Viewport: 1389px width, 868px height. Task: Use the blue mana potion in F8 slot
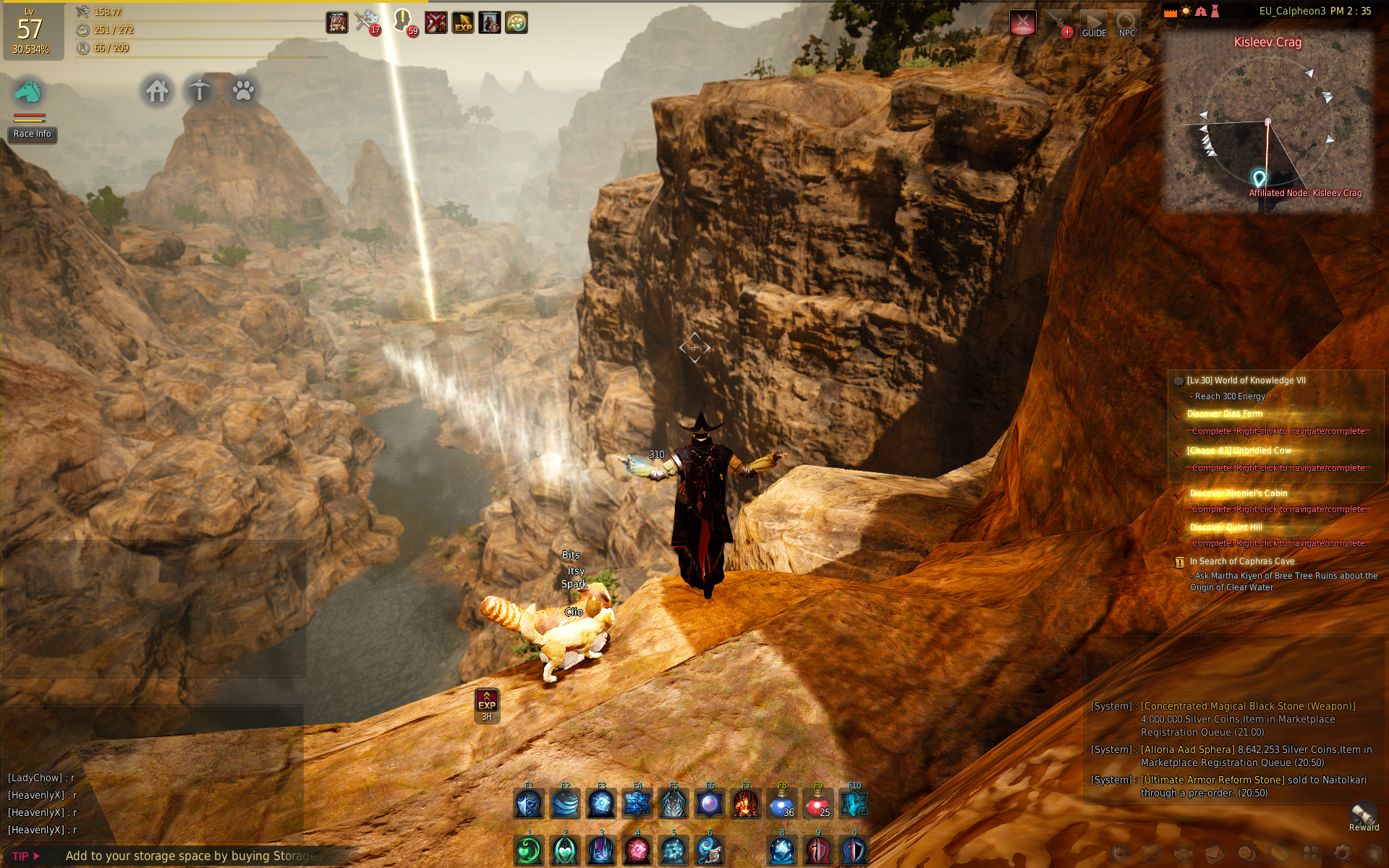[x=782, y=804]
